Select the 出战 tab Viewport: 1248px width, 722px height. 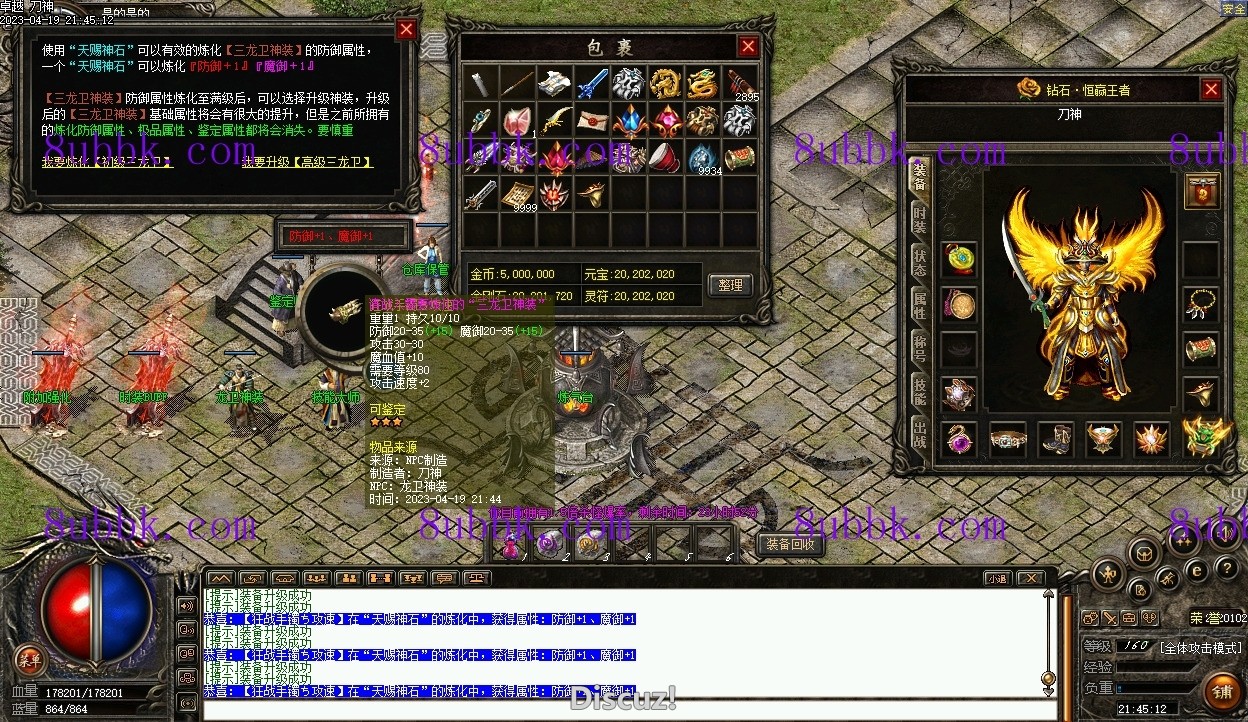click(919, 436)
